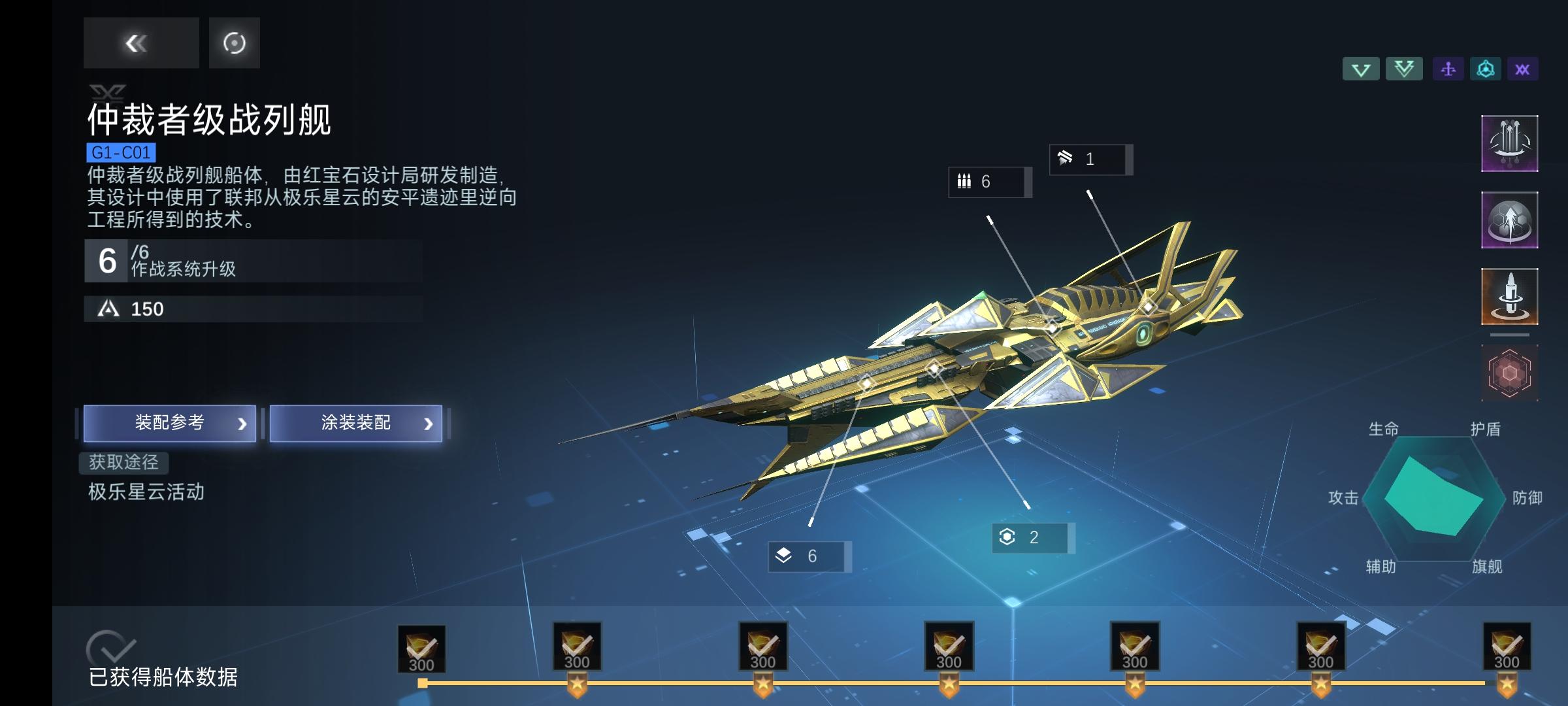This screenshot has height=706, width=1568.
Task: Select the ballistic ammo weapon slot showing 6
Action: click(988, 183)
